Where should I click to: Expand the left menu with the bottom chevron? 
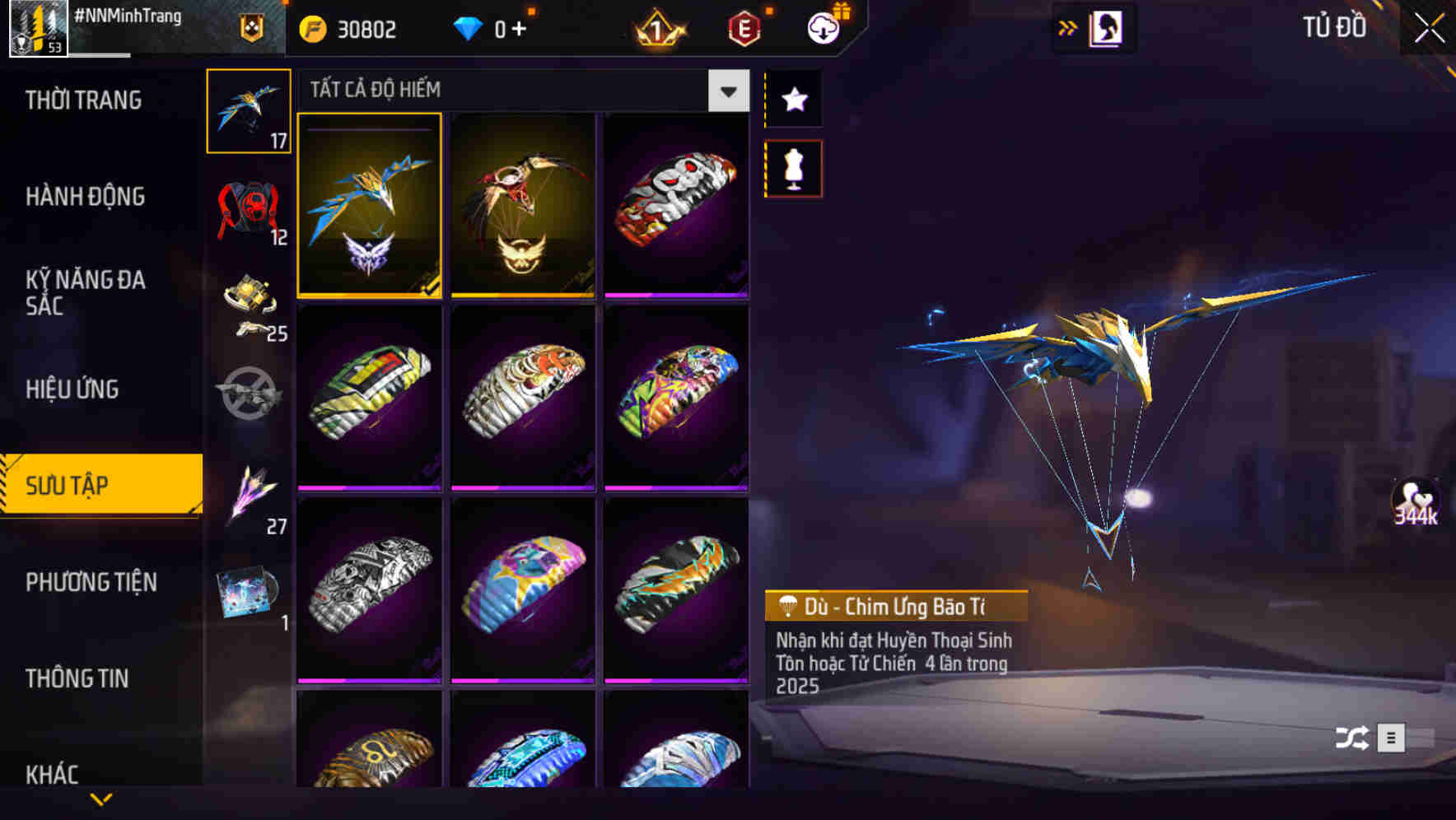click(x=100, y=797)
